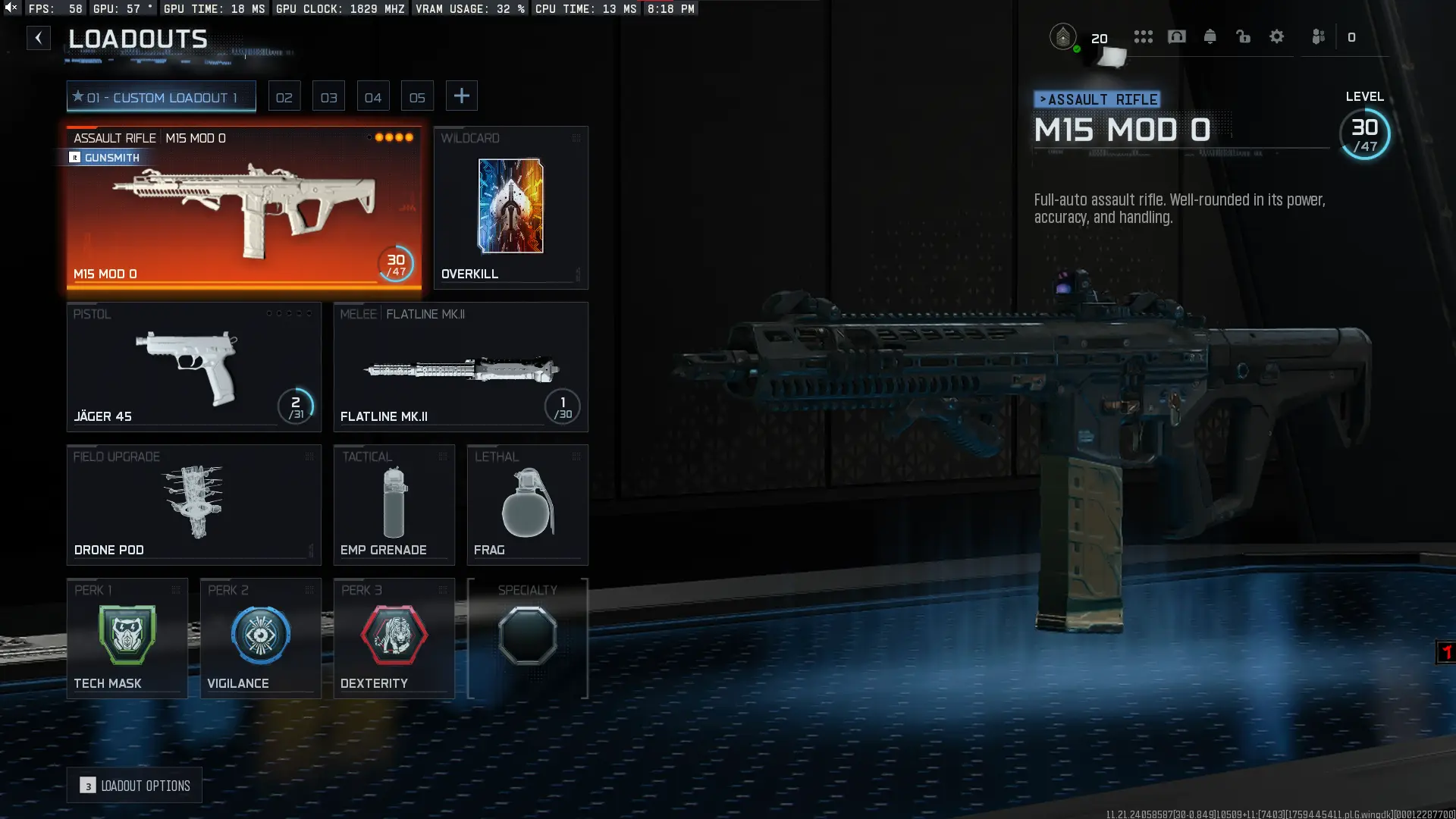Click the speaker mute icon top-left
This screenshot has height=819, width=1456.
11,9
